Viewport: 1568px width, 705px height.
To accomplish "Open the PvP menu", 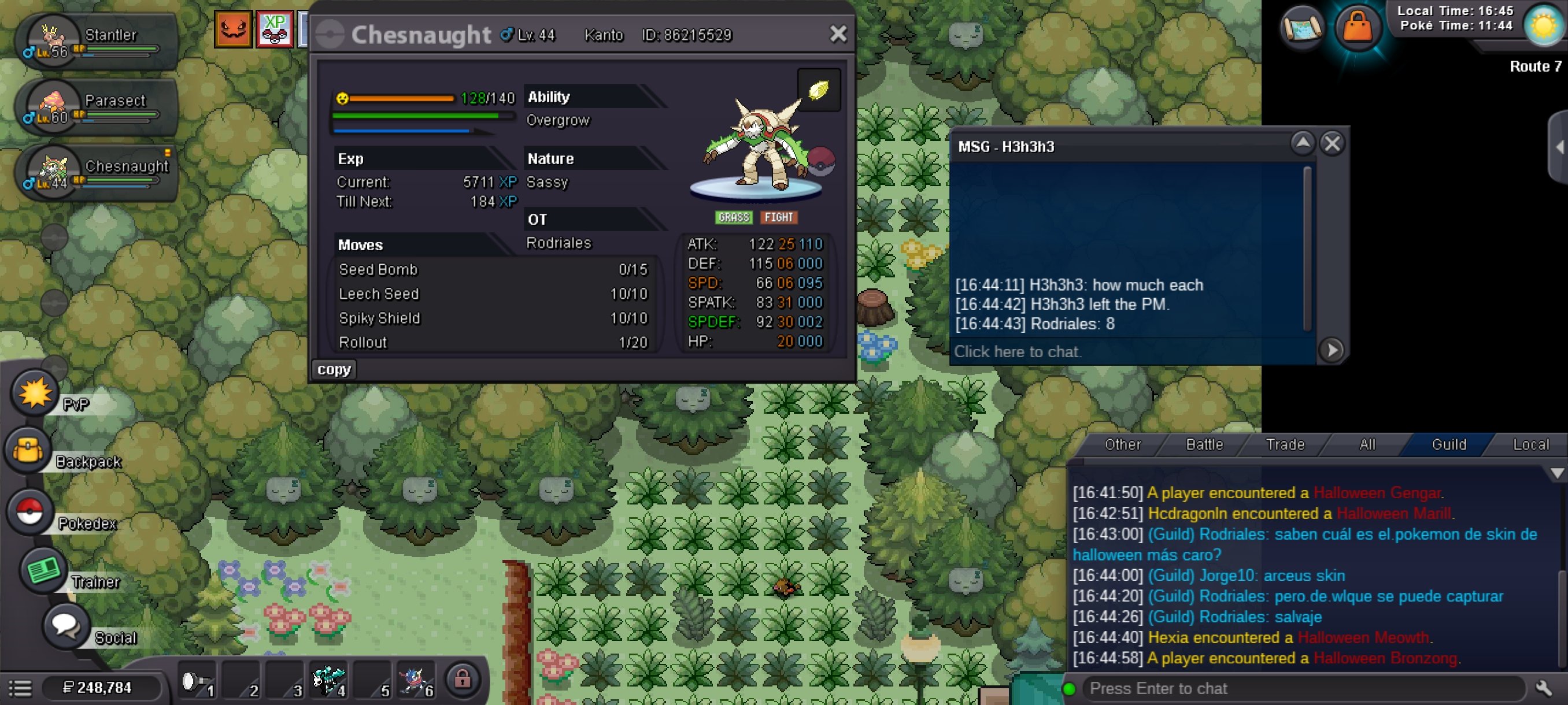I will coord(35,394).
